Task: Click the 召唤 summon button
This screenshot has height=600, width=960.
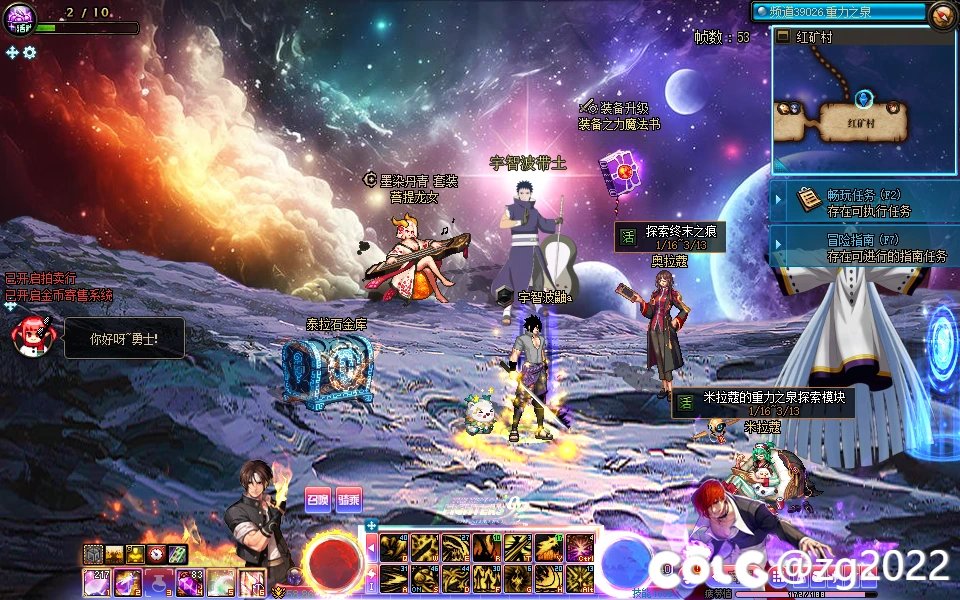Action: [318, 500]
